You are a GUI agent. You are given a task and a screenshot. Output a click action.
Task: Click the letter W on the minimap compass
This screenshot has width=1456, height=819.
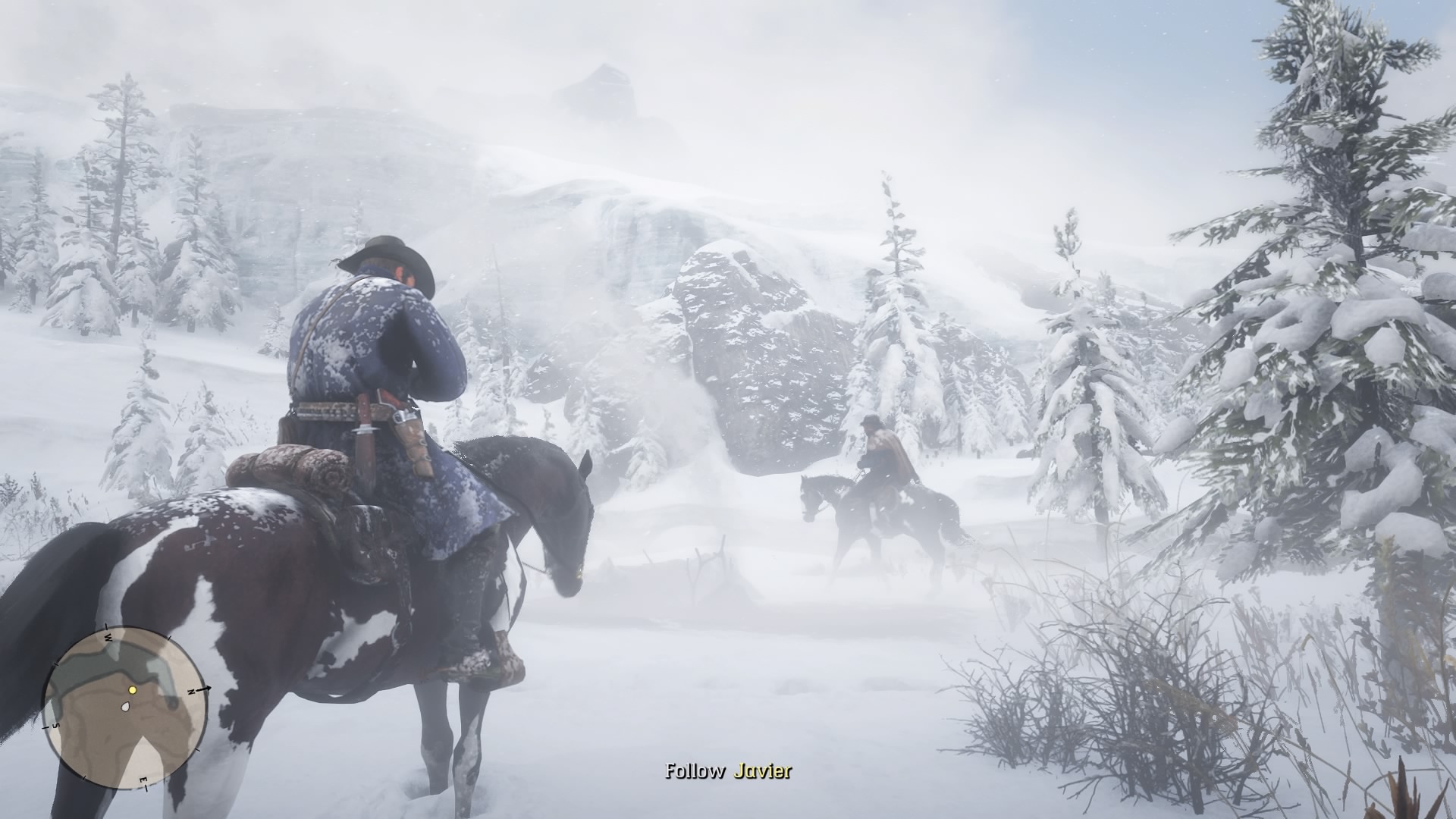tap(108, 637)
